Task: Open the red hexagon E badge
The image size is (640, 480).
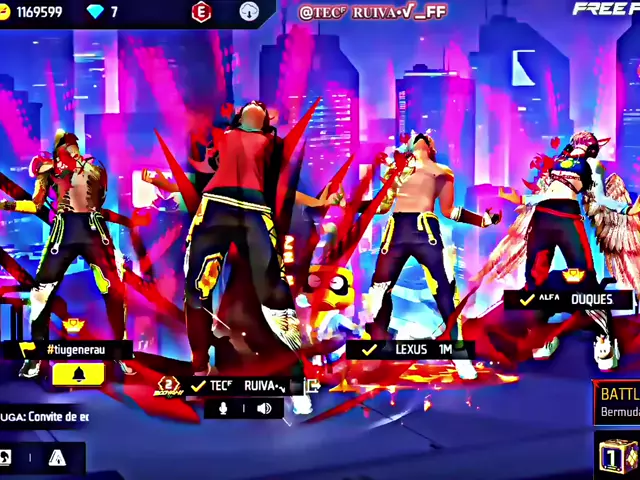Action: click(x=202, y=13)
